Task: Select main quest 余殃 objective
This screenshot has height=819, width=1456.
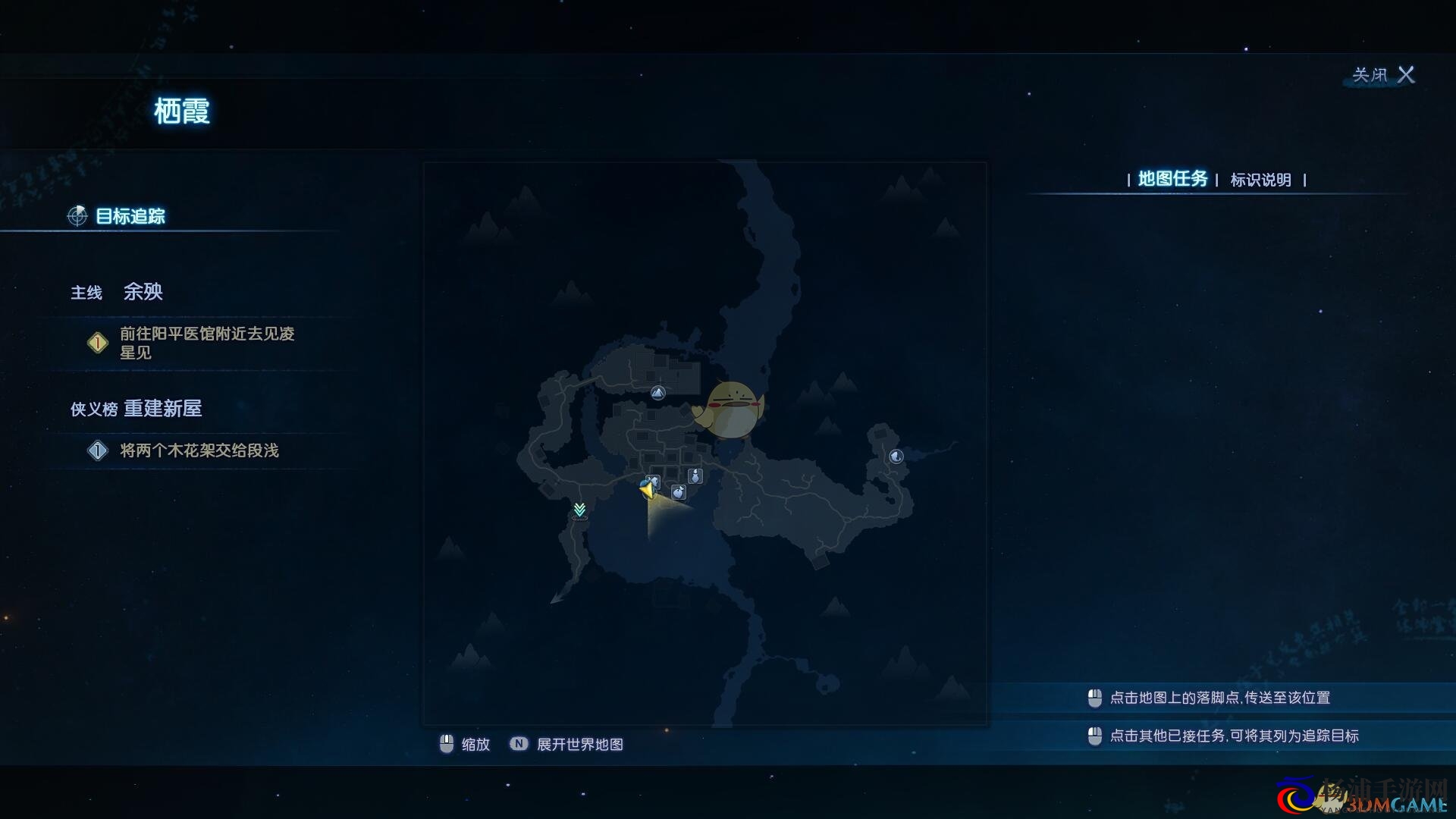Action: tap(206, 344)
